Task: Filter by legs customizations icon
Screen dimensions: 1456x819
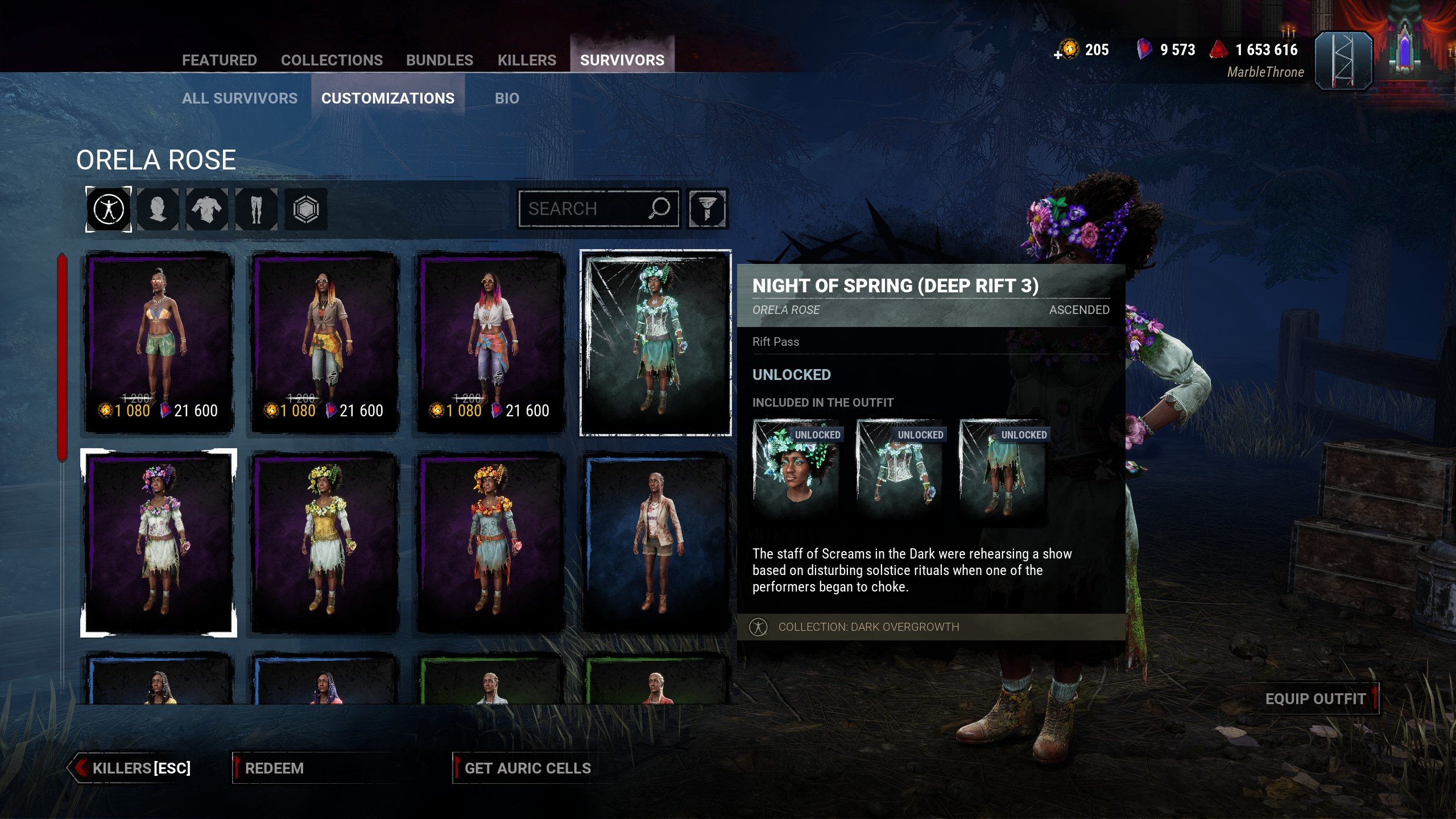Action: click(256, 209)
